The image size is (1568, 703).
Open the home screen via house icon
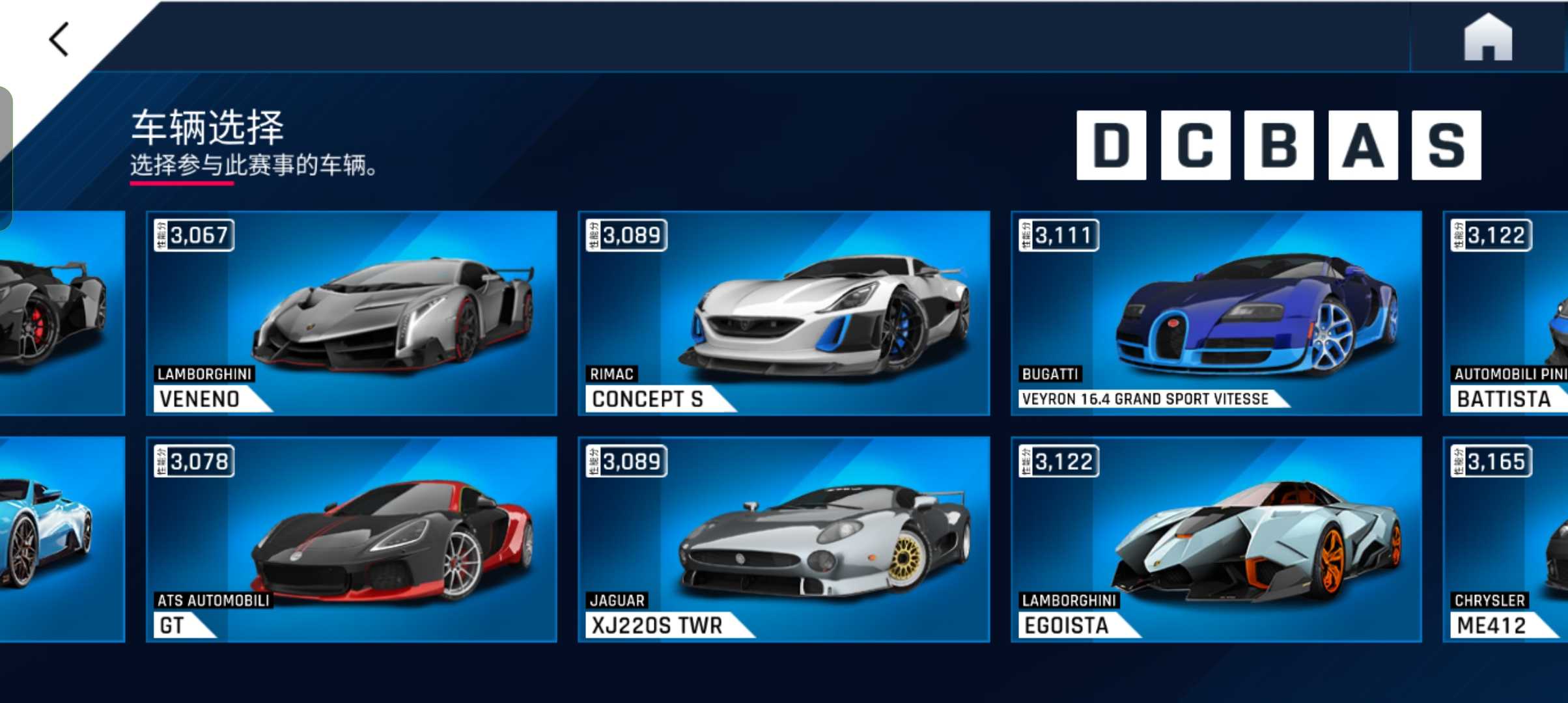[x=1487, y=39]
